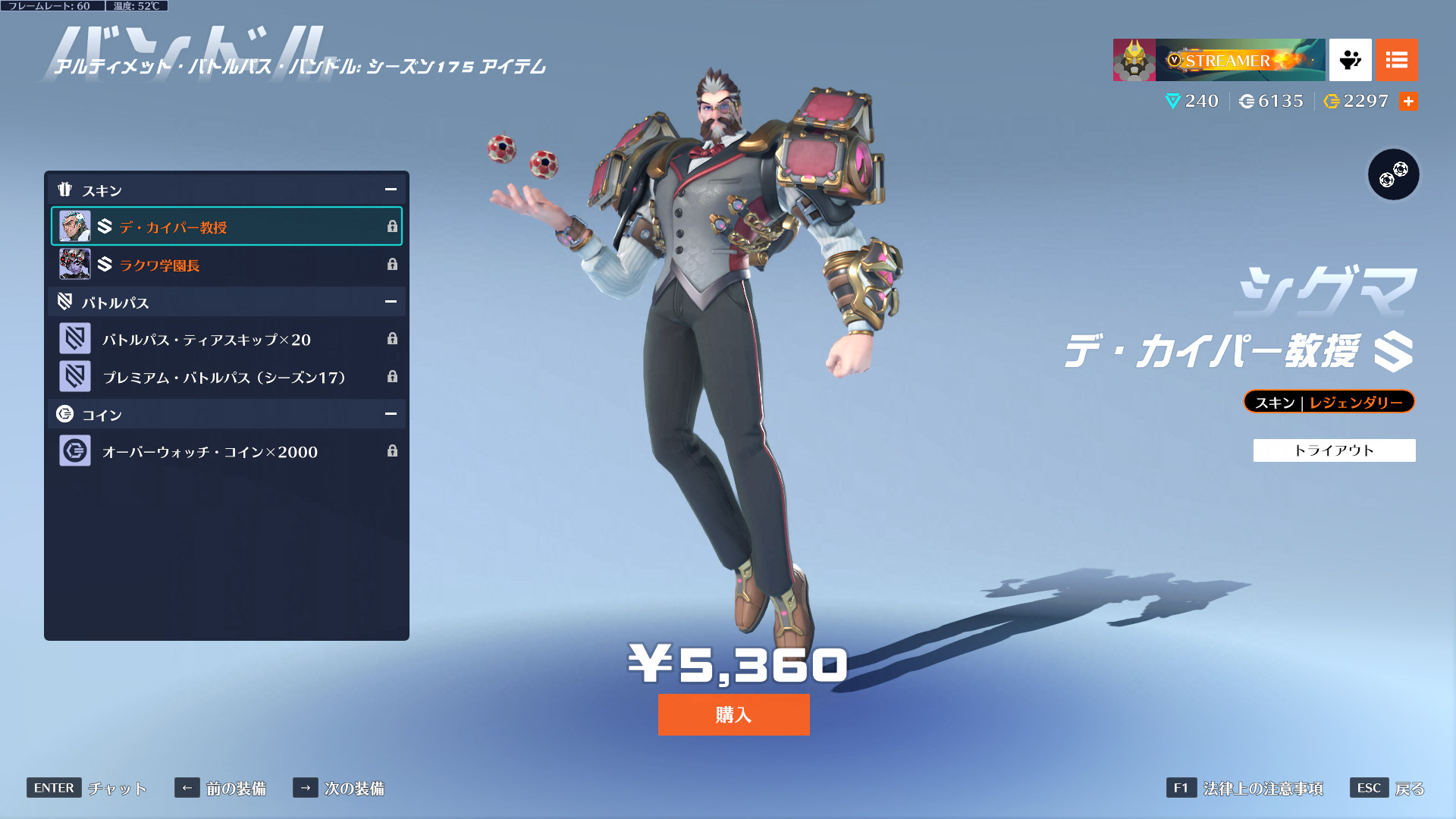Image resolution: width=1456 pixels, height=819 pixels.
Task: Show the next equipment with 次の装備
Action: pyautogui.click(x=338, y=788)
